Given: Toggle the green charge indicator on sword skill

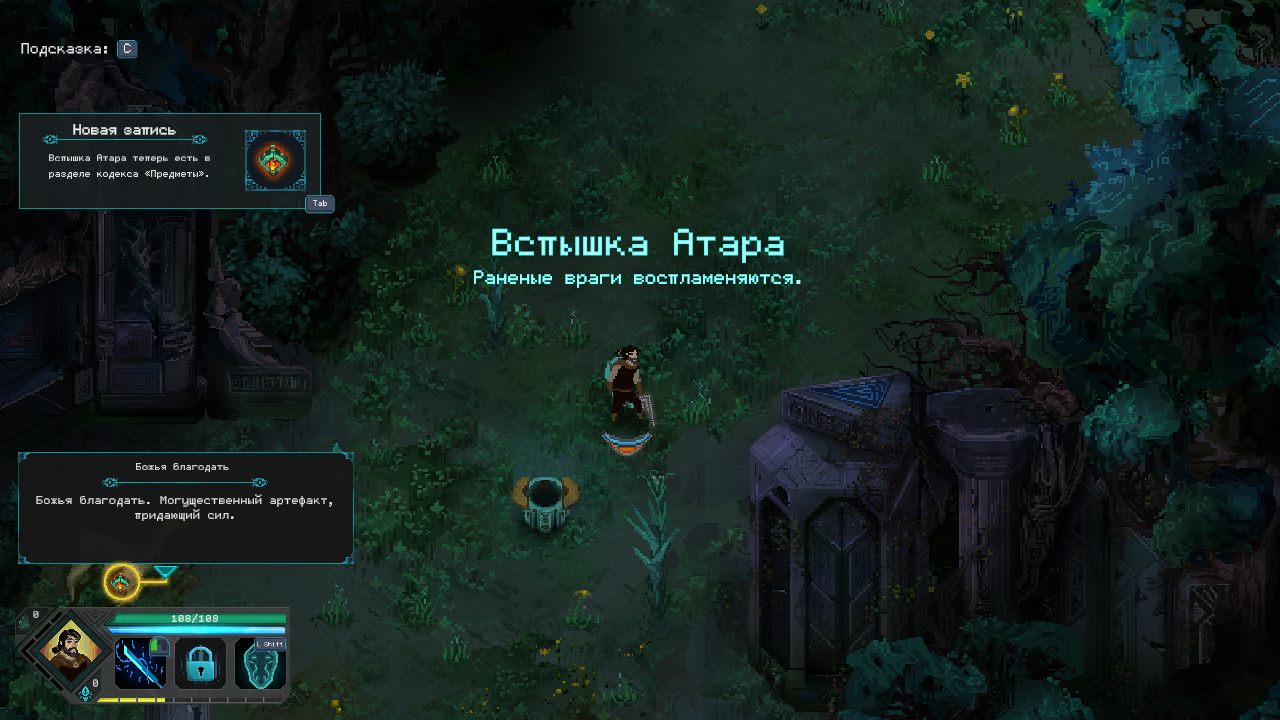Looking at the screenshot, I should [158, 645].
